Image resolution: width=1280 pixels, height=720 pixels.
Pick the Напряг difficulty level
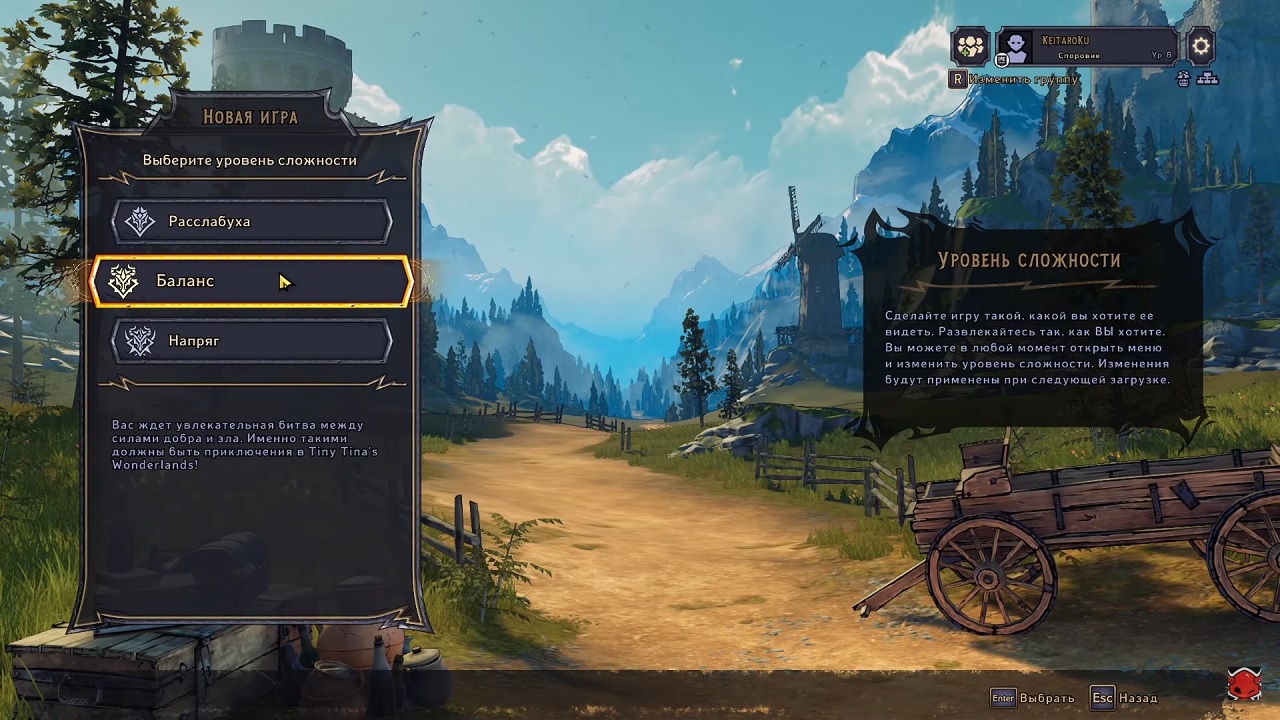[x=251, y=341]
